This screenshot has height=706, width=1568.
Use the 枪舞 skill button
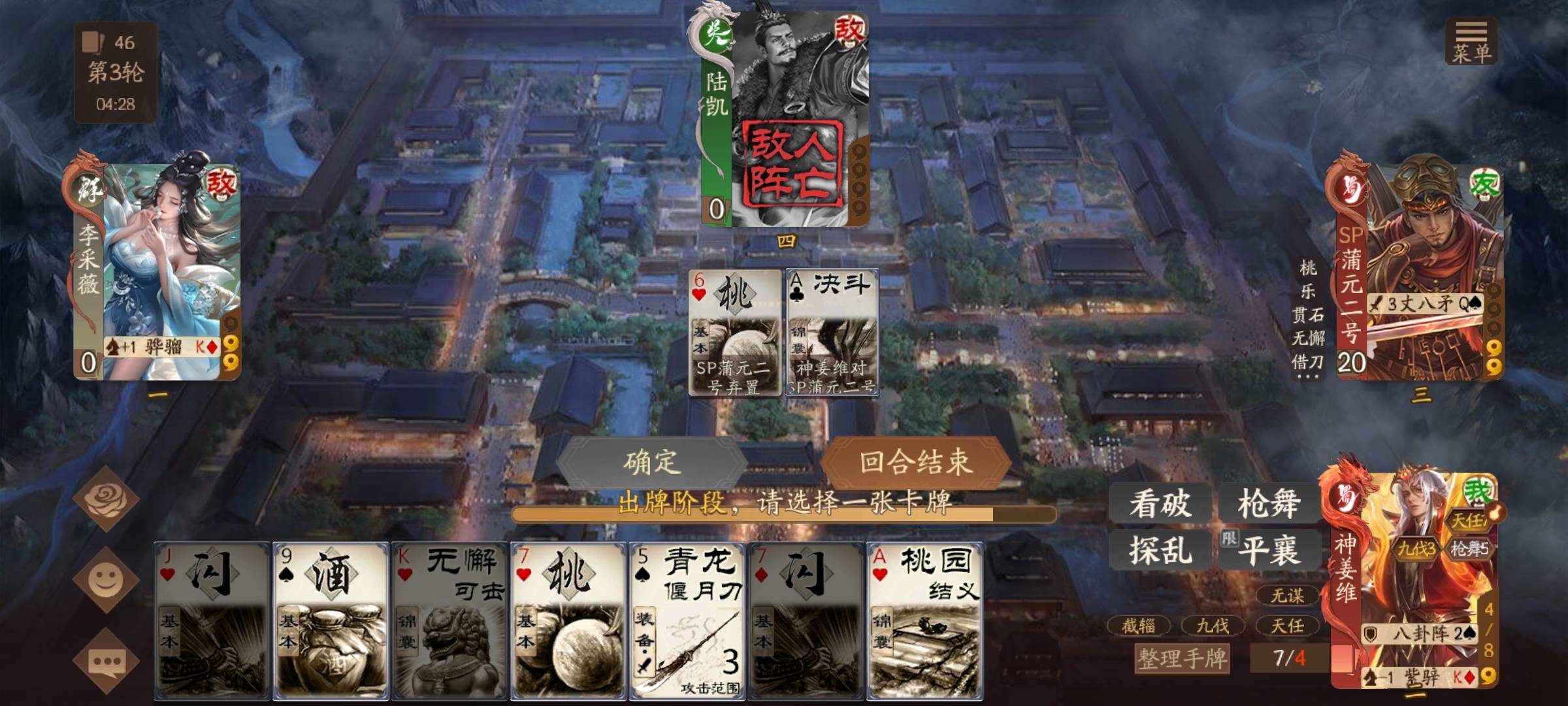(1268, 504)
